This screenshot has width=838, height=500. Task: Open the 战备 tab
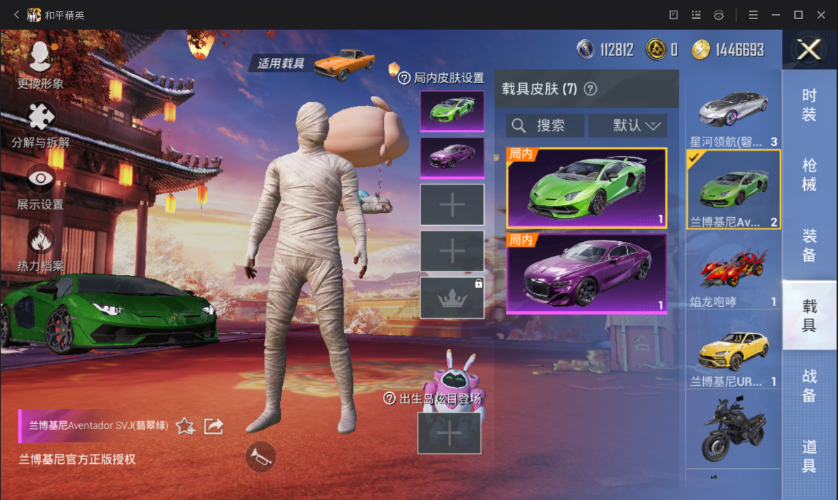809,385
